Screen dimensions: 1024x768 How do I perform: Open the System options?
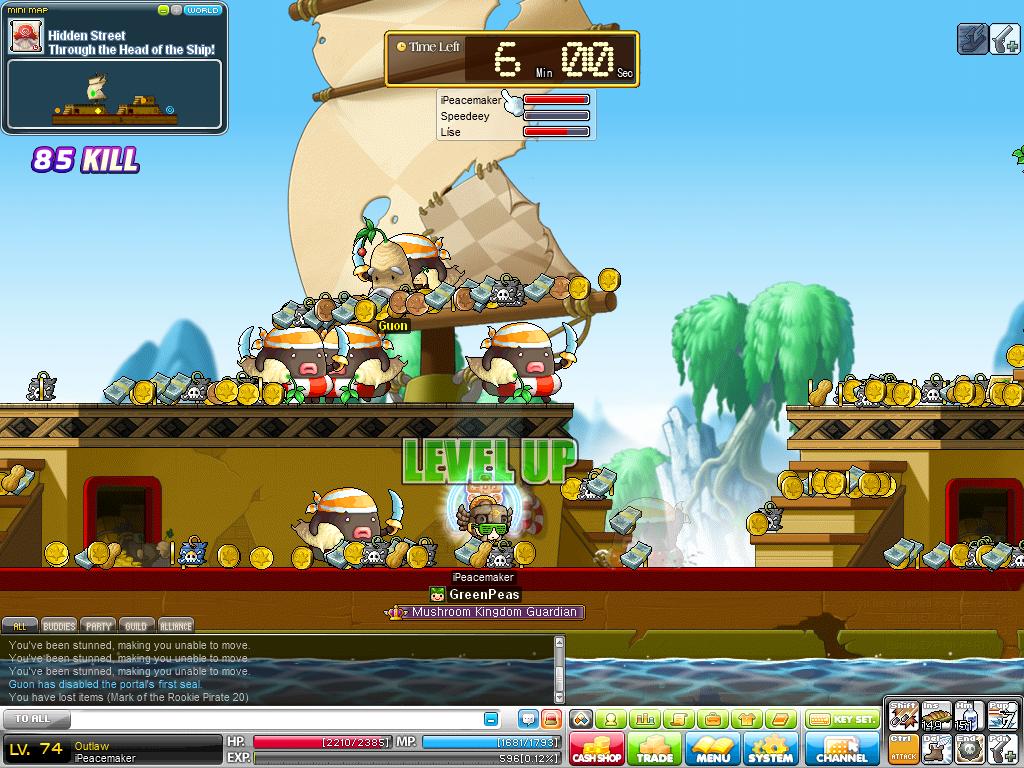(770, 749)
